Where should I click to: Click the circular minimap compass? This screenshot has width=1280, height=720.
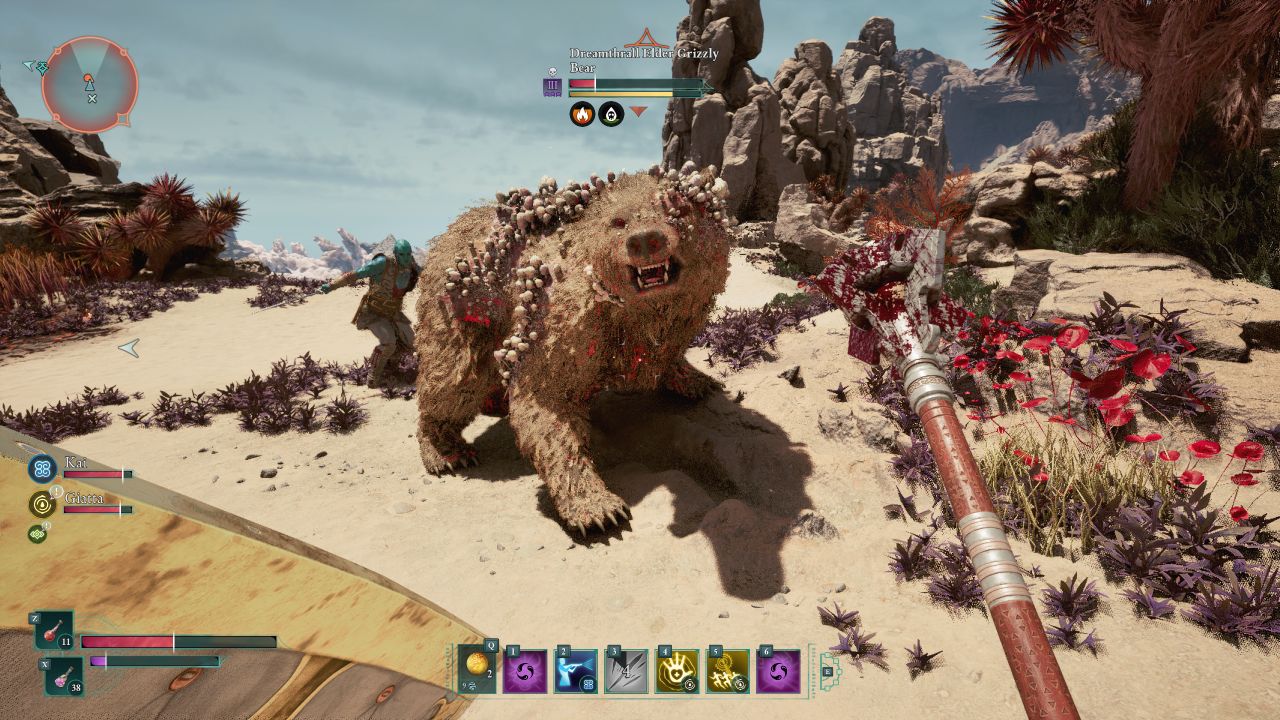[90, 84]
